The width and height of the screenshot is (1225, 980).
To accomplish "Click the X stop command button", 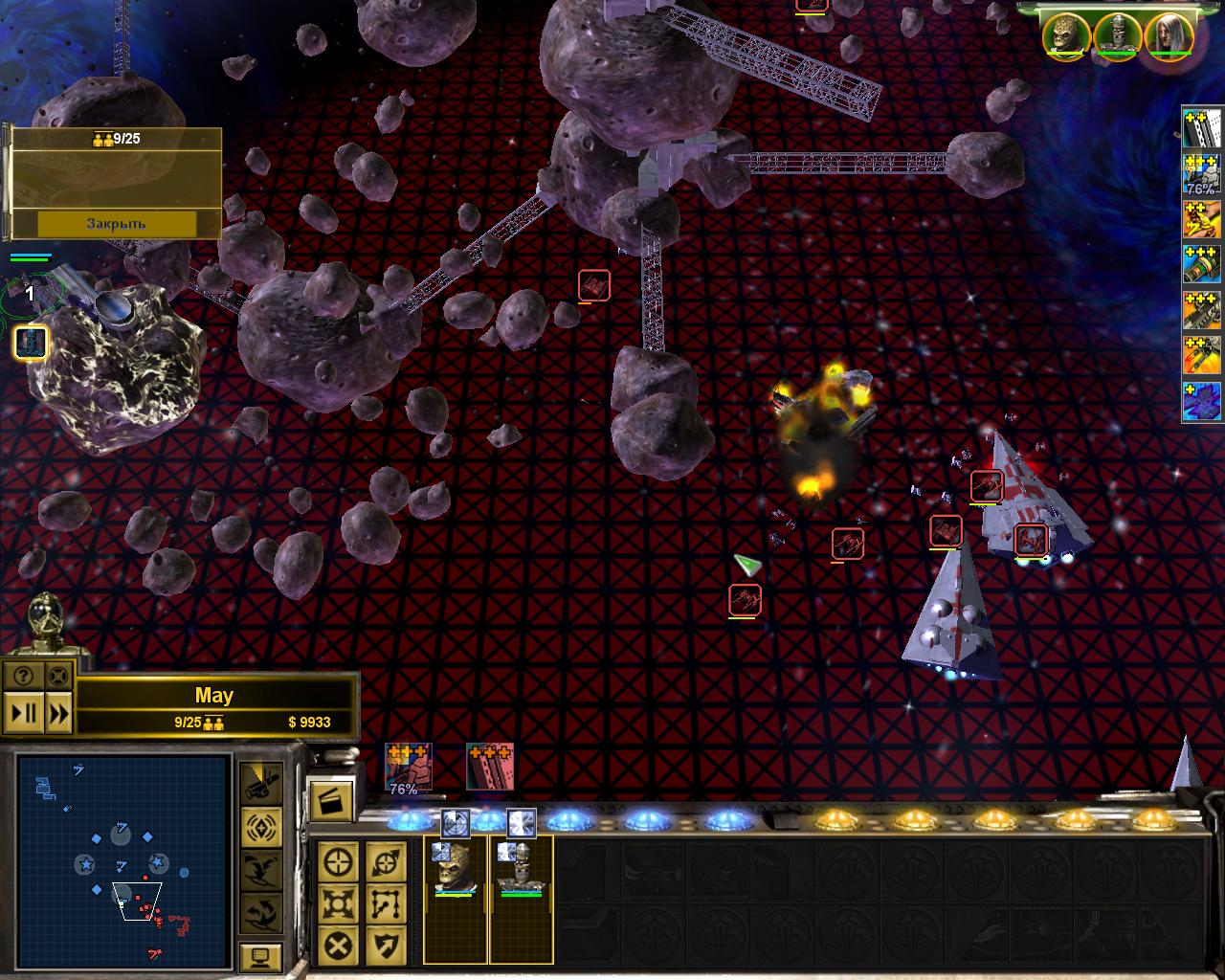I will pyautogui.click(x=339, y=946).
